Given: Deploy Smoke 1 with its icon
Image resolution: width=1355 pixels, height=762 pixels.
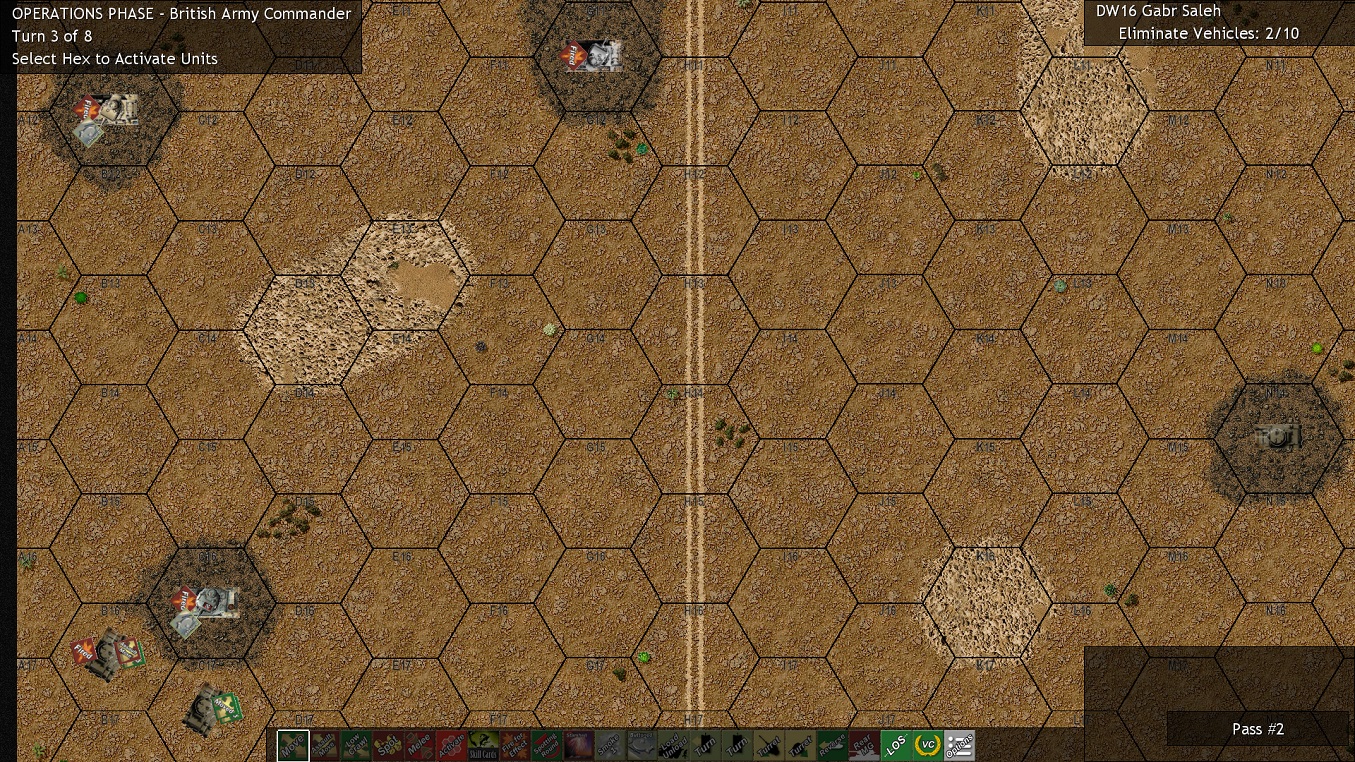Looking at the screenshot, I should [609, 745].
